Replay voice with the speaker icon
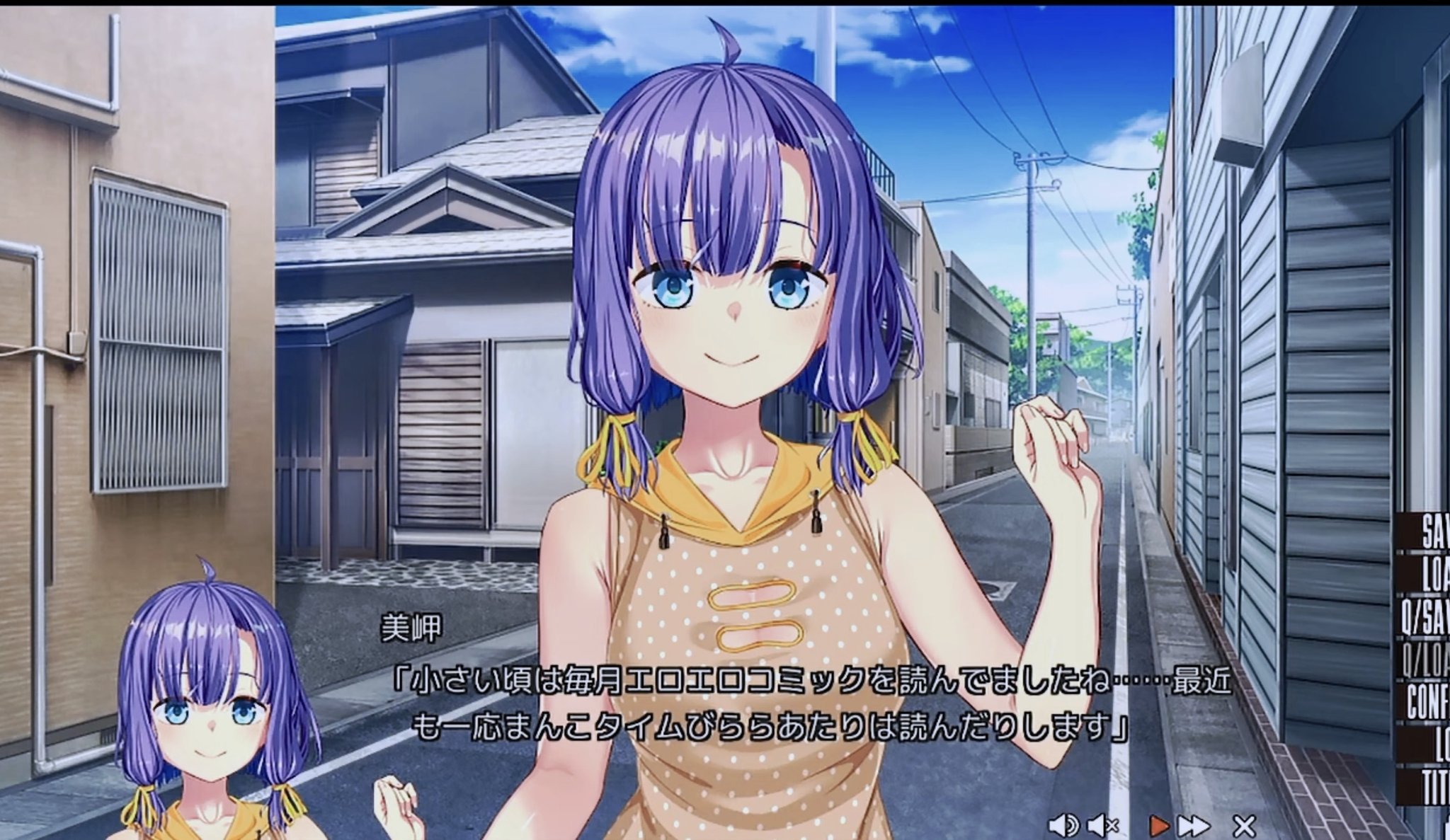Image resolution: width=1450 pixels, height=840 pixels. point(1063,824)
